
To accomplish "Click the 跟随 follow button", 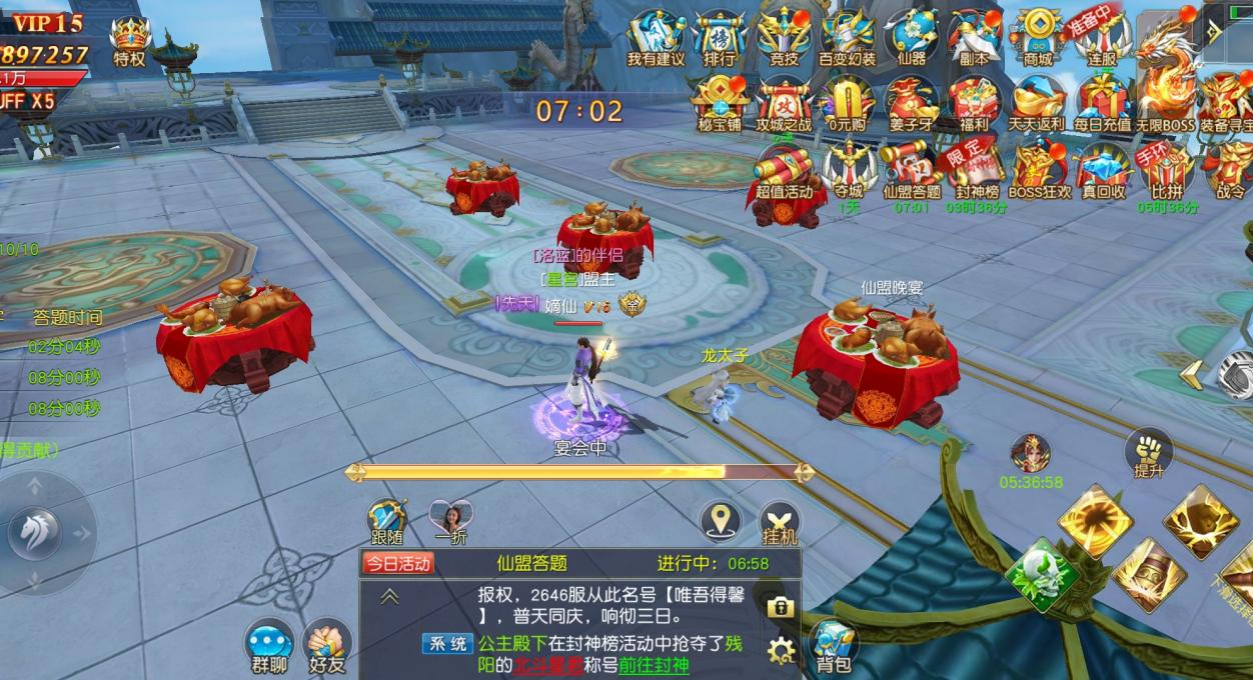I will click(x=387, y=522).
